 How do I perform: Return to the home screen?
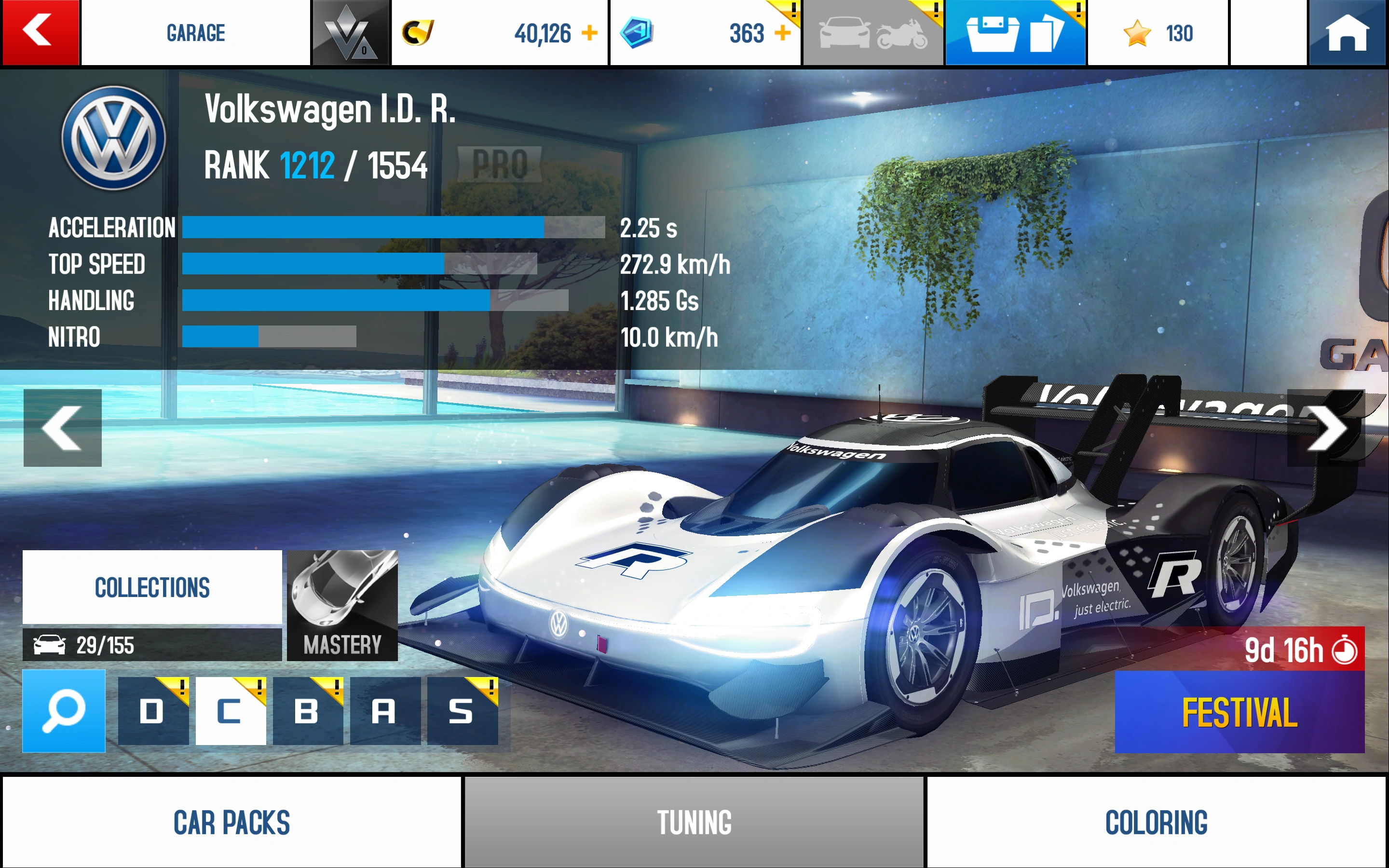1347,32
